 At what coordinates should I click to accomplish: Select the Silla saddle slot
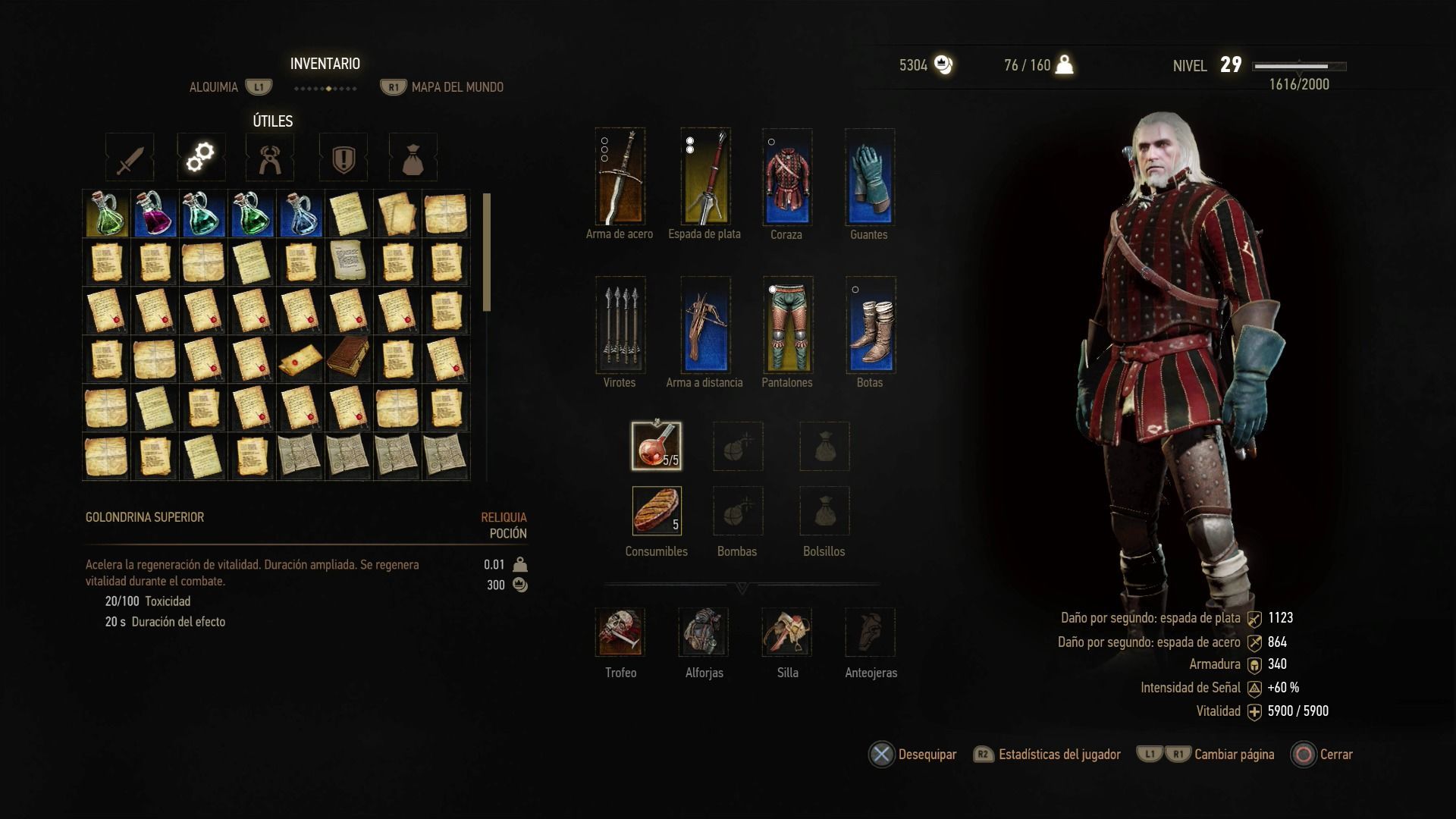pyautogui.click(x=787, y=632)
